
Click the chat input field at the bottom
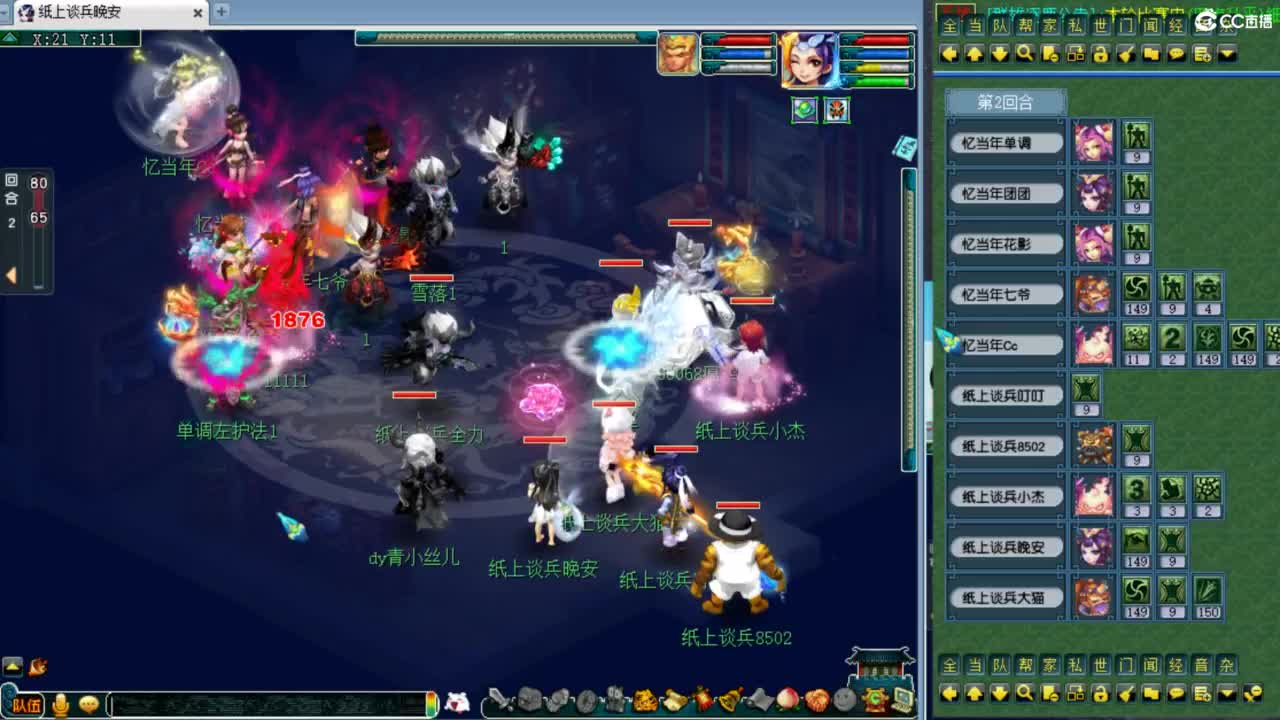[270, 704]
